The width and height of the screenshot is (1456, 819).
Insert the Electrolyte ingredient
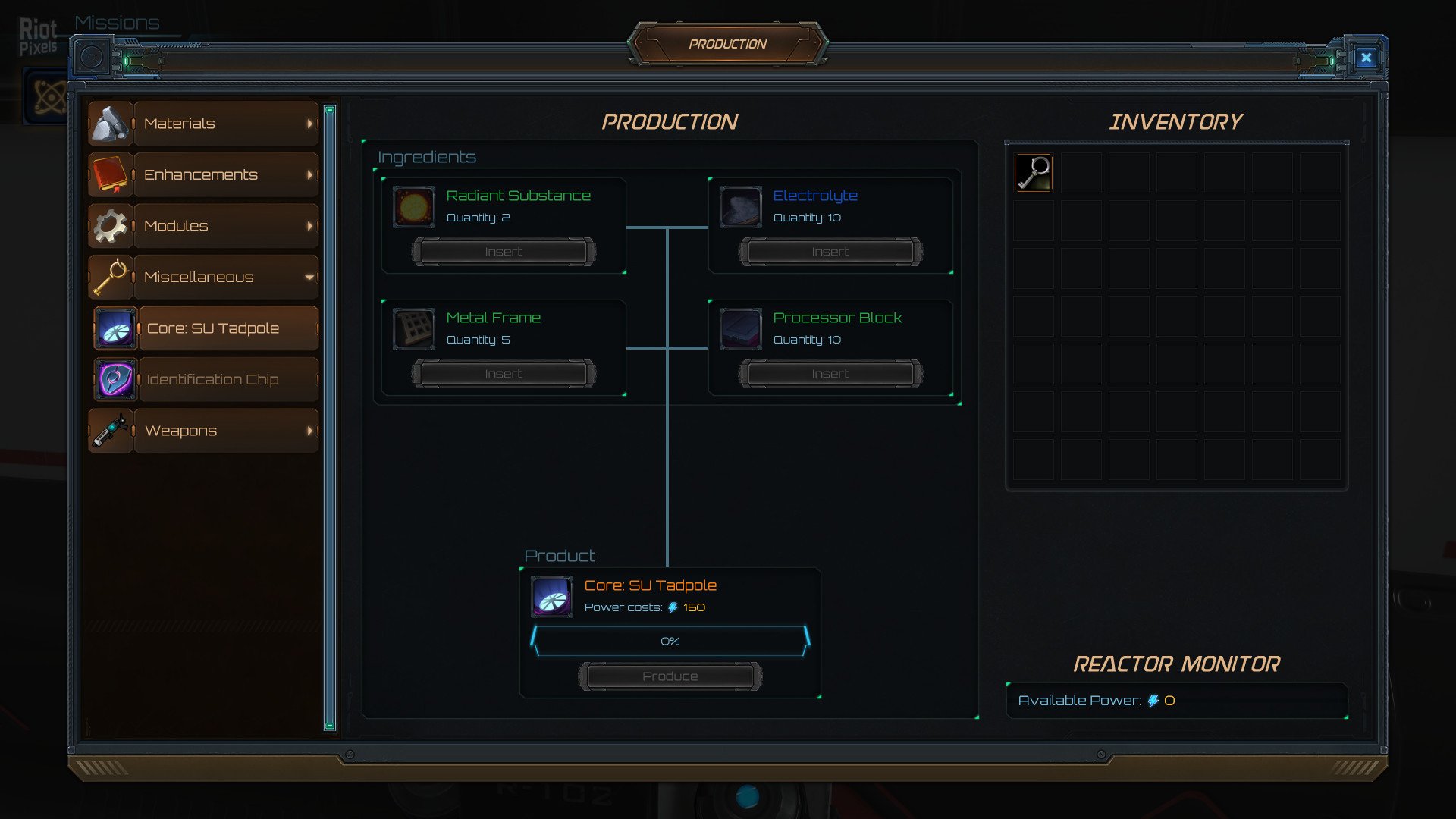pos(830,252)
